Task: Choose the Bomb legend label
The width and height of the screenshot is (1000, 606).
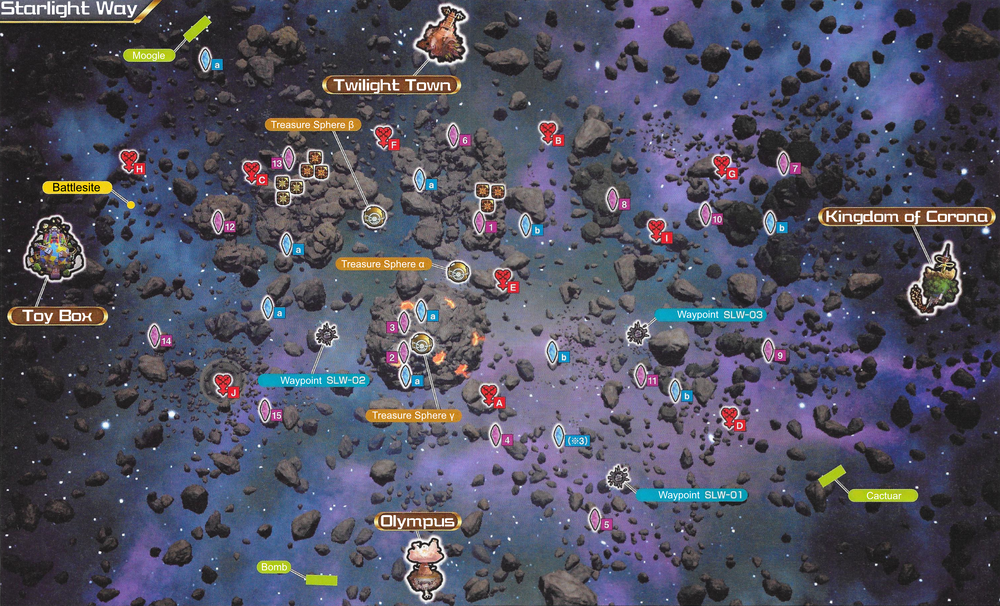Action: click(273, 567)
